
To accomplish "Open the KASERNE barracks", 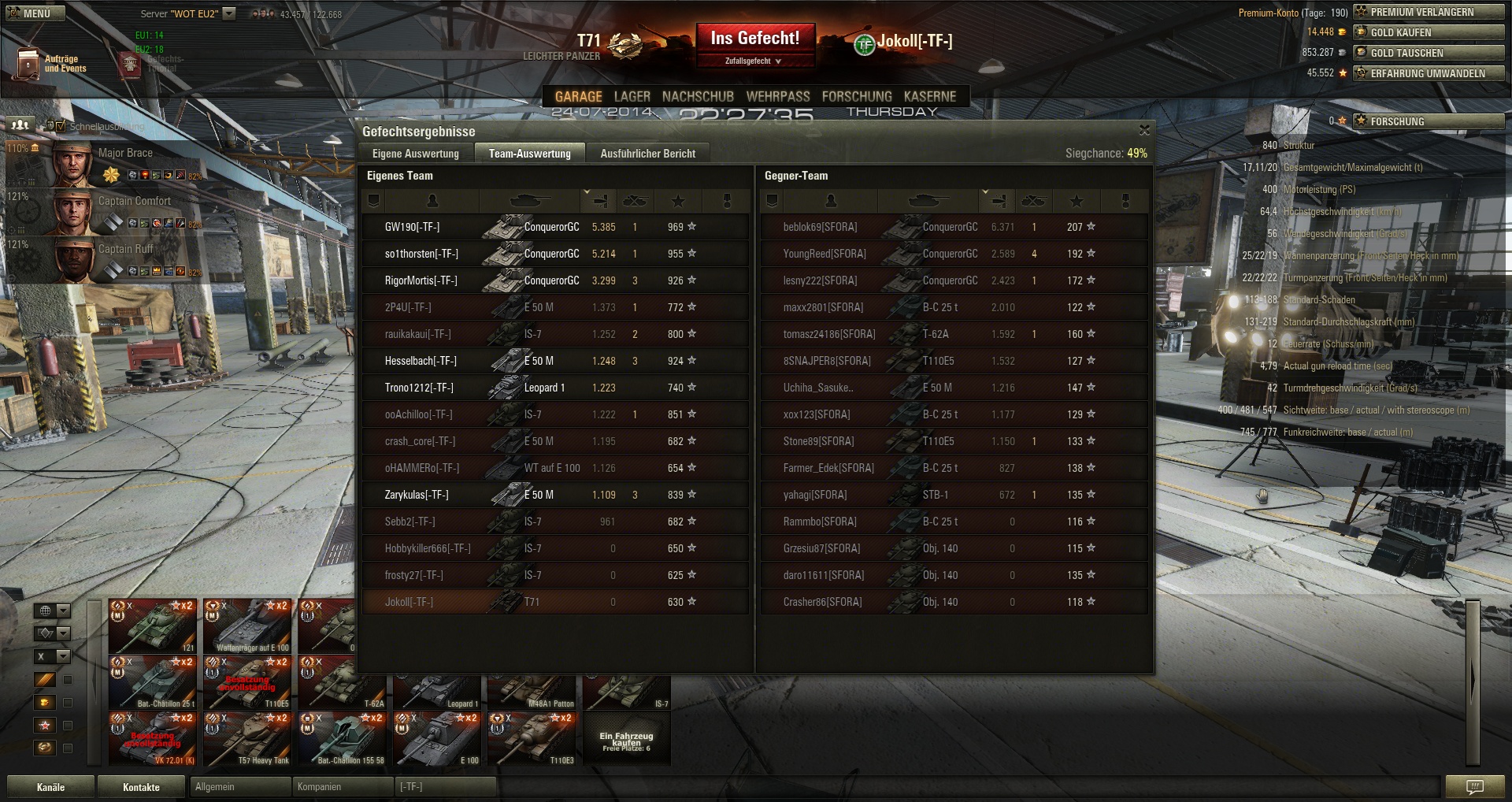I will click(929, 96).
